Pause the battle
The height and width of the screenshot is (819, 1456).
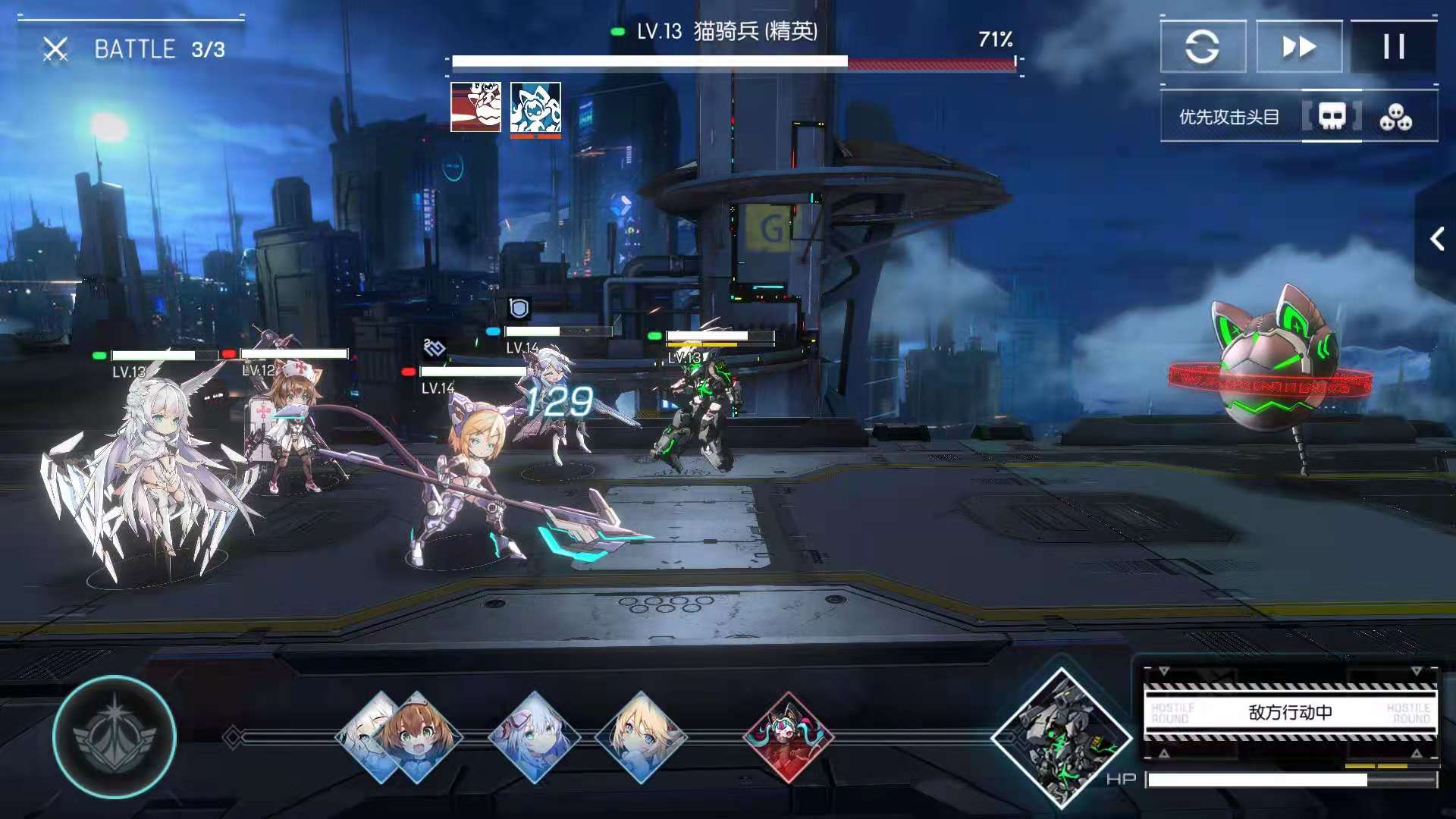click(1393, 47)
